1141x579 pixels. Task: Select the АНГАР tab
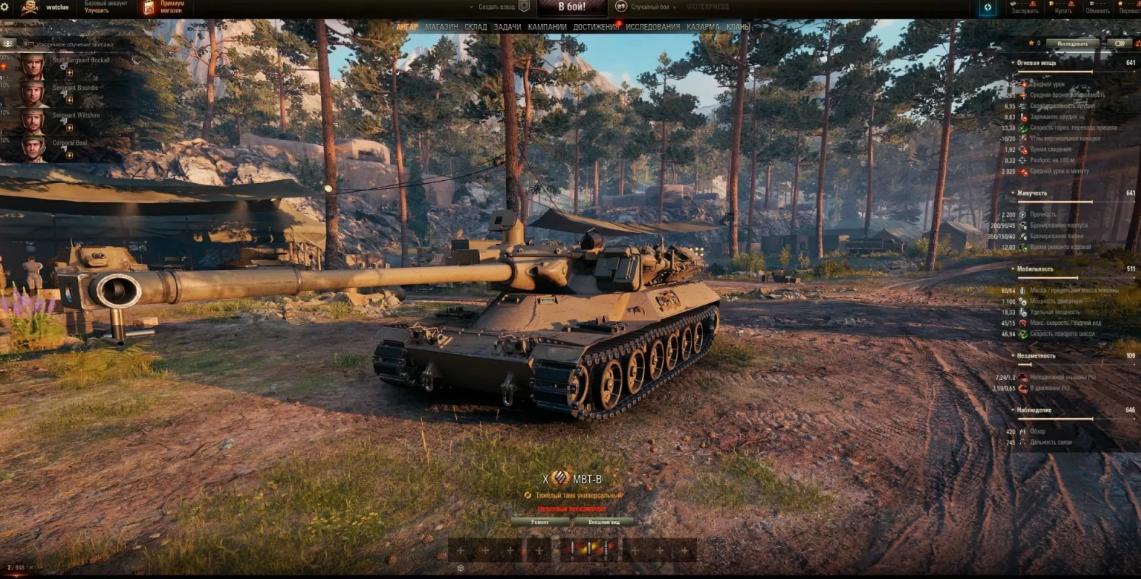pyautogui.click(x=407, y=27)
